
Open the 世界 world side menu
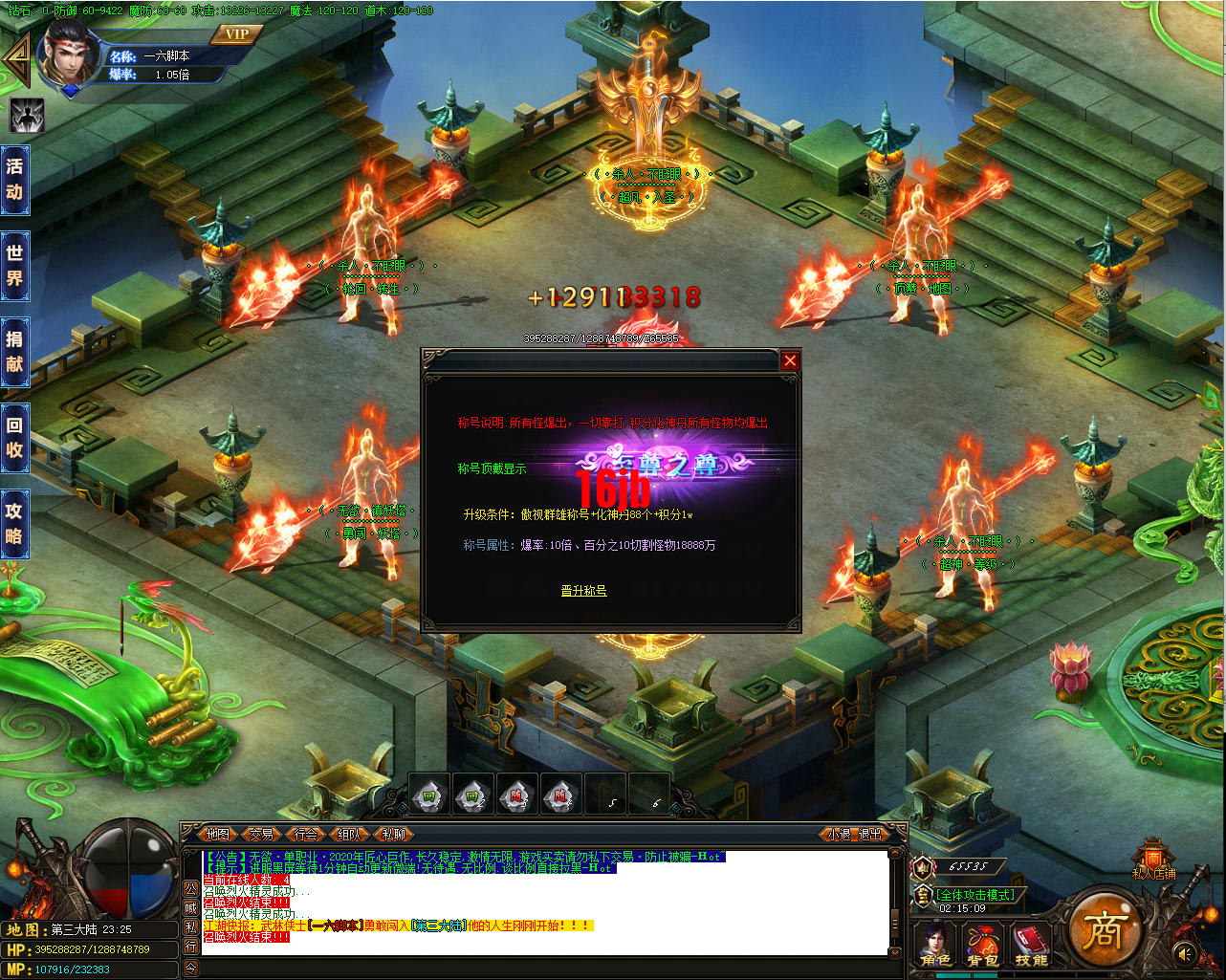[14, 265]
